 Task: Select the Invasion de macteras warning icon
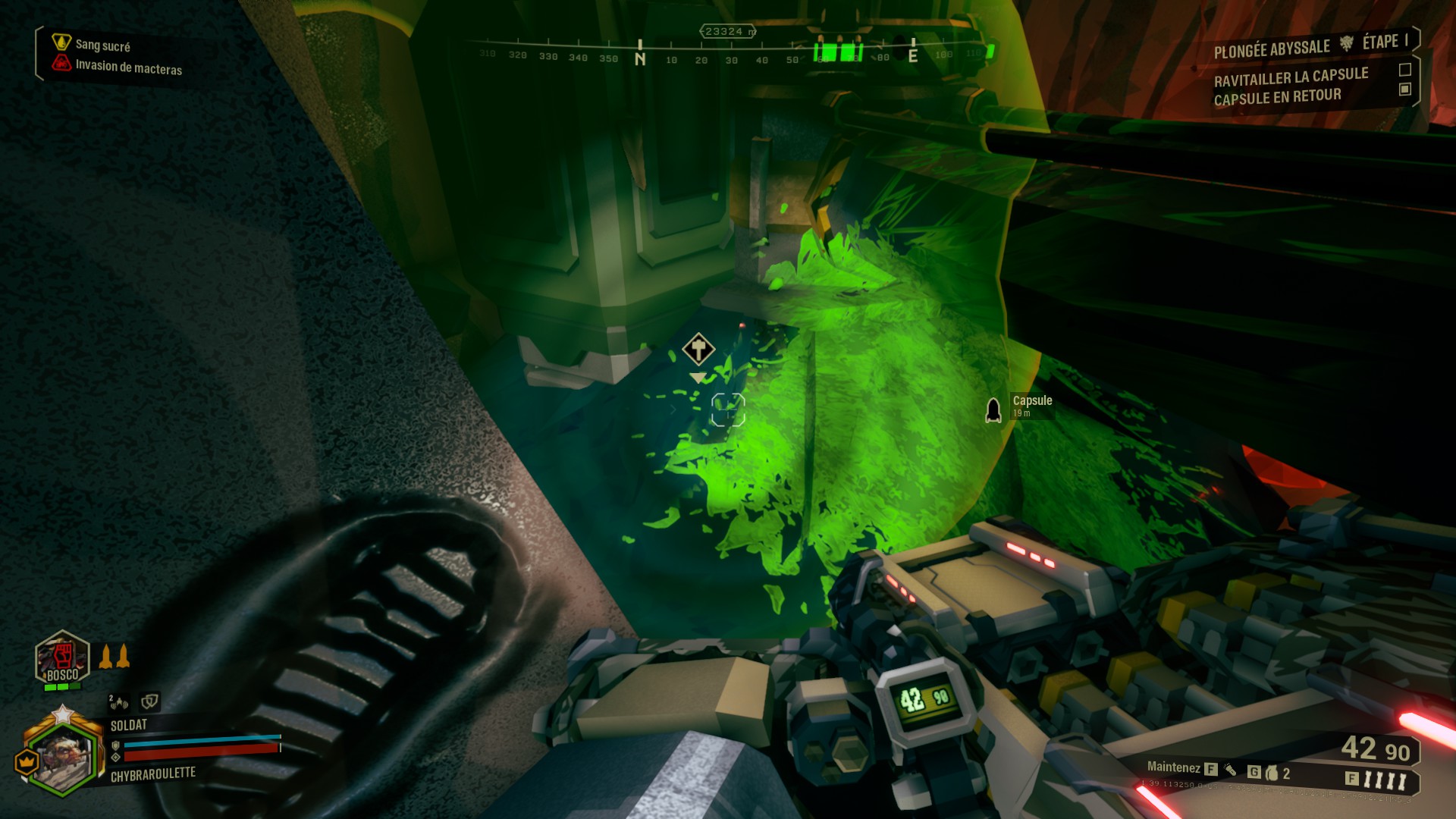click(x=61, y=64)
